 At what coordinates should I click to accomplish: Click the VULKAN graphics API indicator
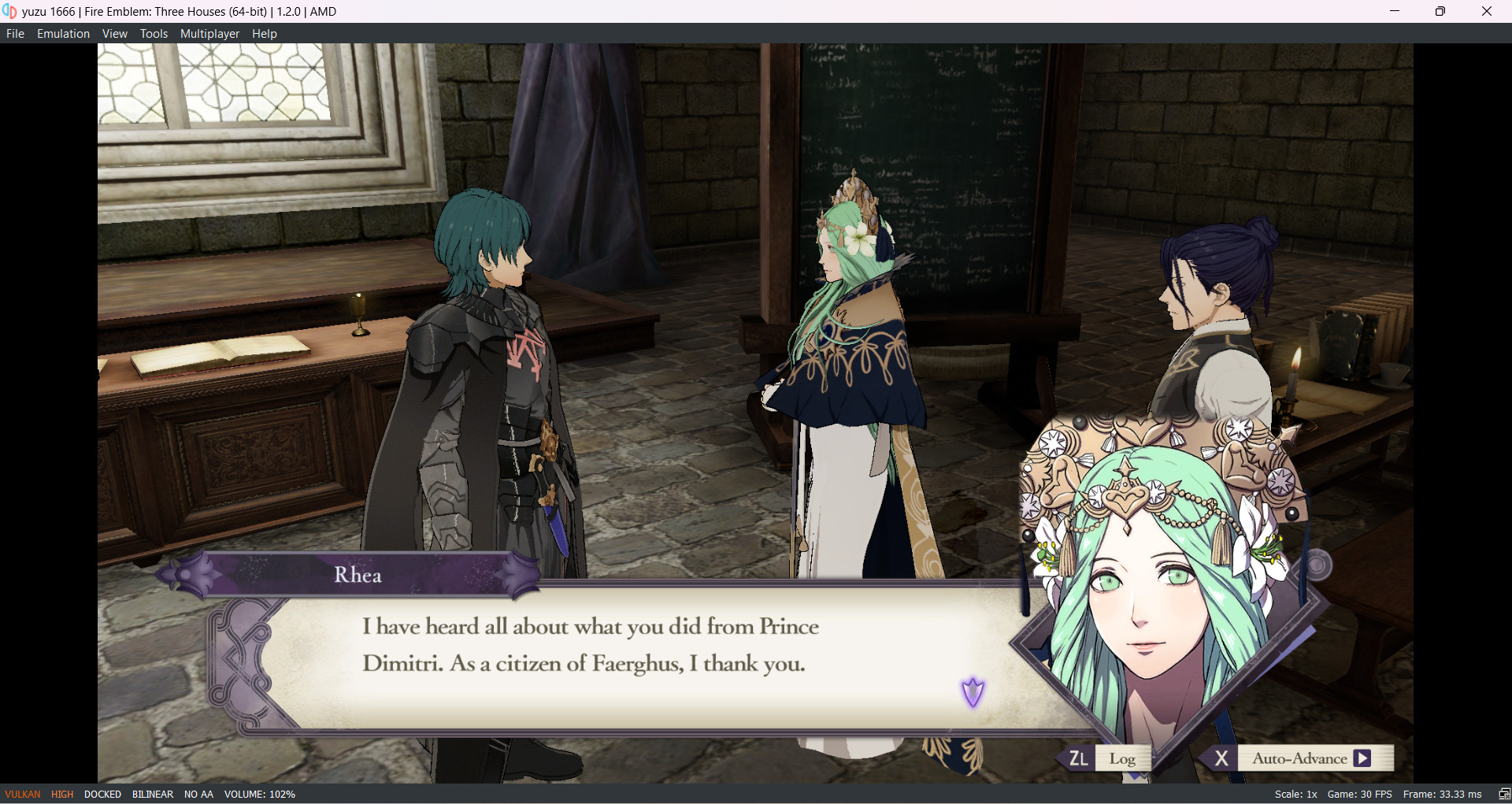click(21, 794)
